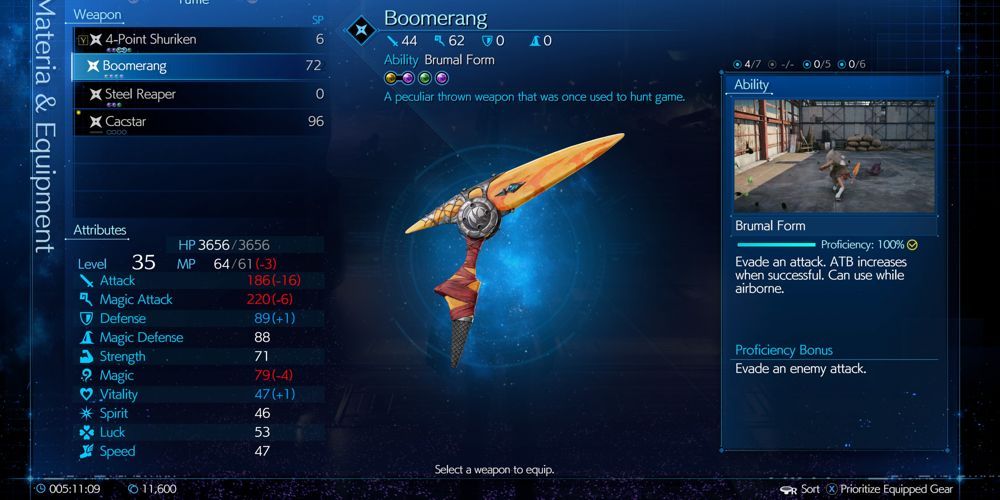Choose the Boomerang weapon row
Screen dimensions: 1000x500
pyautogui.click(x=200, y=67)
